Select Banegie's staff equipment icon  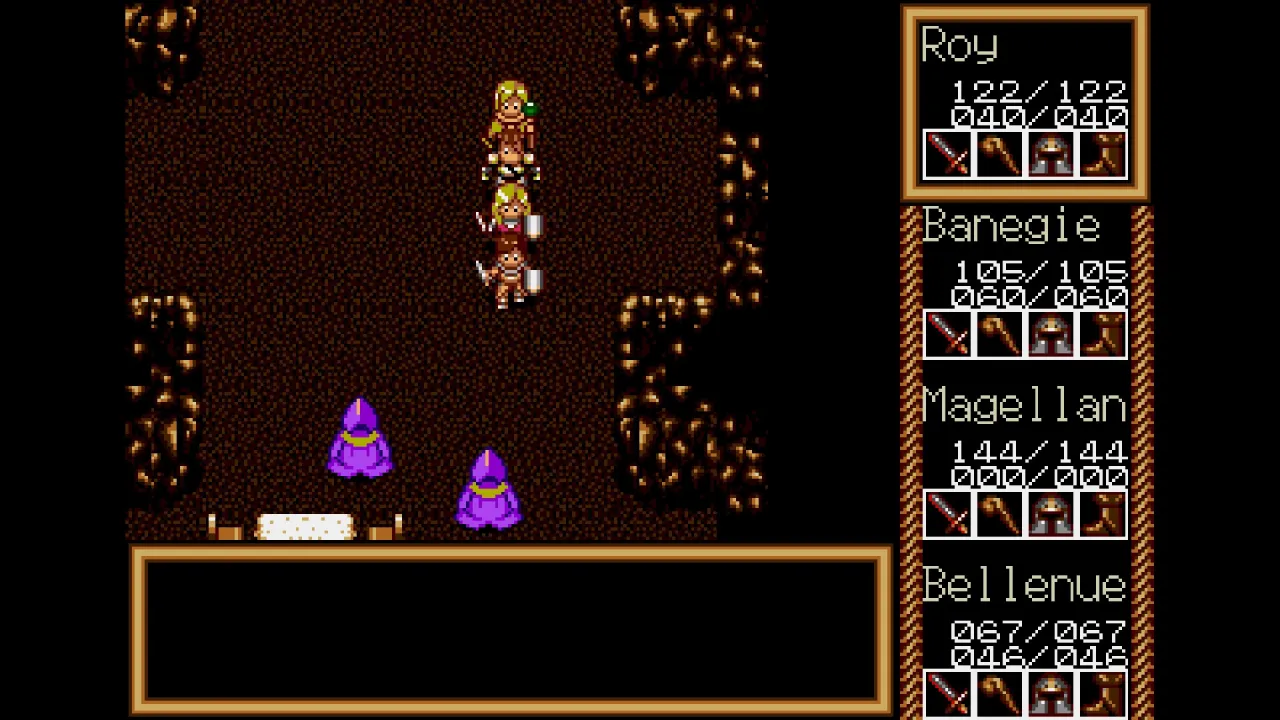[x=1000, y=335]
